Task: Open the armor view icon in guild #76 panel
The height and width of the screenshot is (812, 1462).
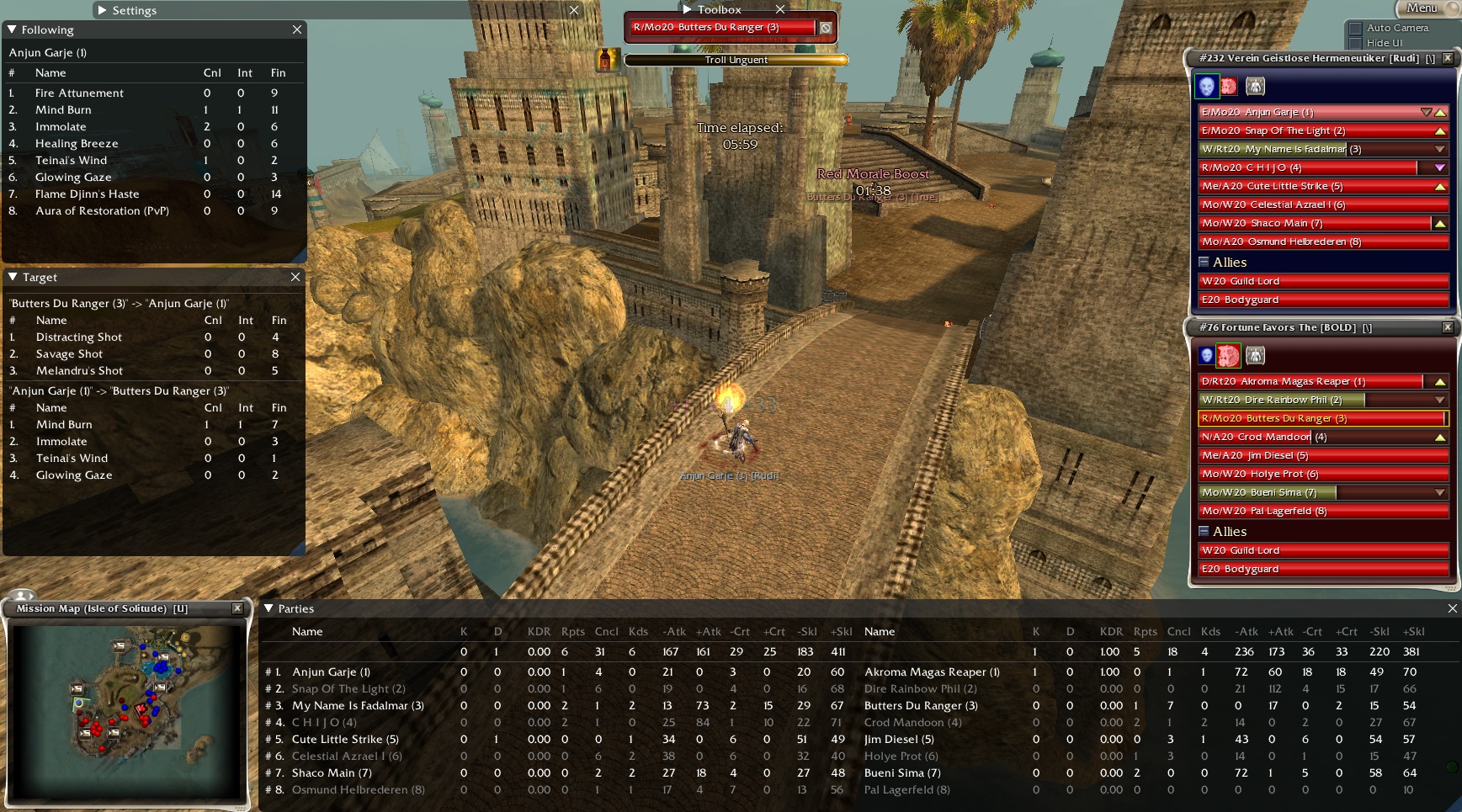Action: pyautogui.click(x=1255, y=355)
